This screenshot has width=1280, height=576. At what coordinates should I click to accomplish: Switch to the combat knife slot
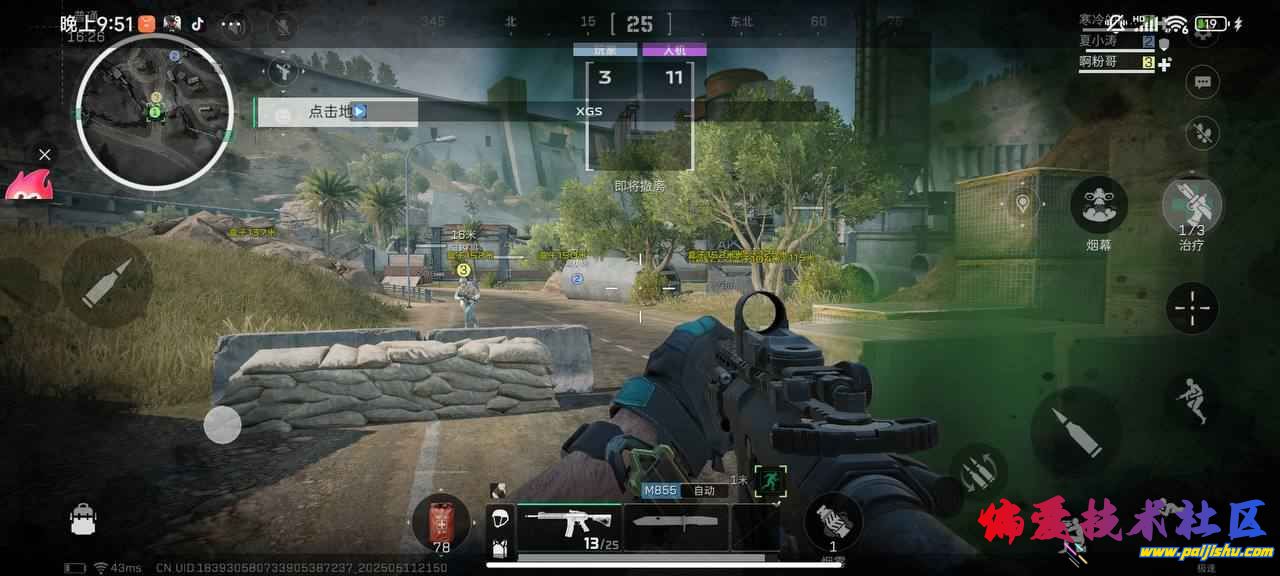coord(675,526)
